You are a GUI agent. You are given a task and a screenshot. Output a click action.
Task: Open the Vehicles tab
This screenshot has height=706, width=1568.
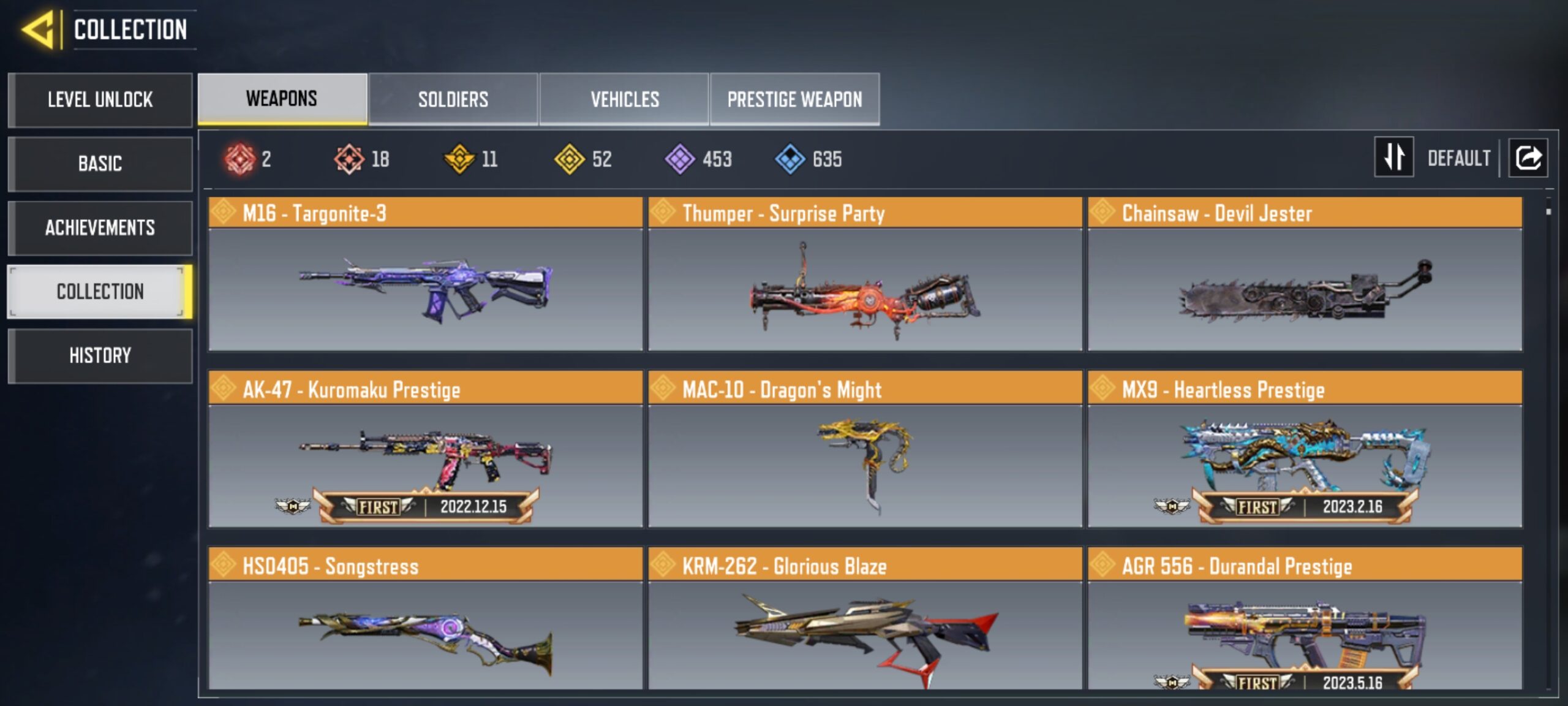click(624, 99)
